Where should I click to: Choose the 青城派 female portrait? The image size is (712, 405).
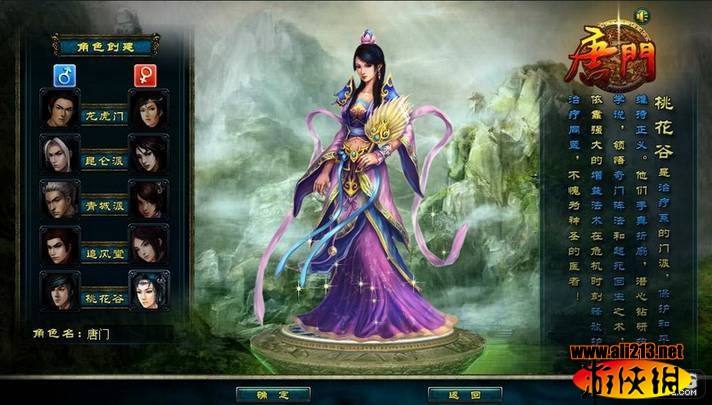click(x=149, y=198)
